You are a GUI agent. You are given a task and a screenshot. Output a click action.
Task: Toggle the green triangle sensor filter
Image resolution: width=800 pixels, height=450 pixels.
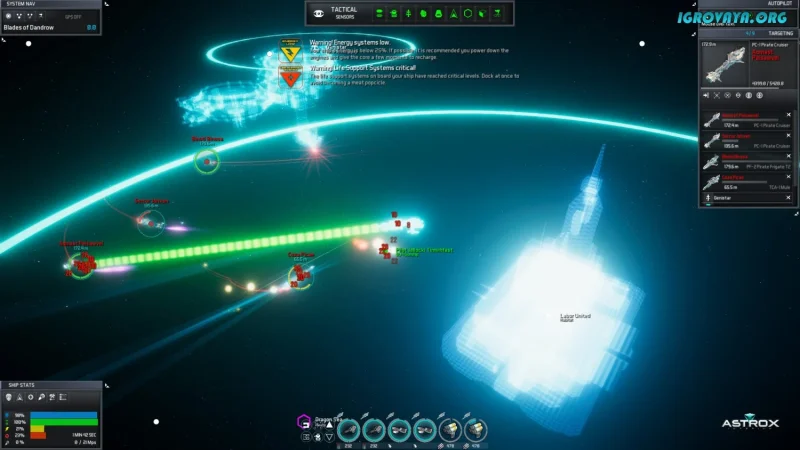(454, 14)
